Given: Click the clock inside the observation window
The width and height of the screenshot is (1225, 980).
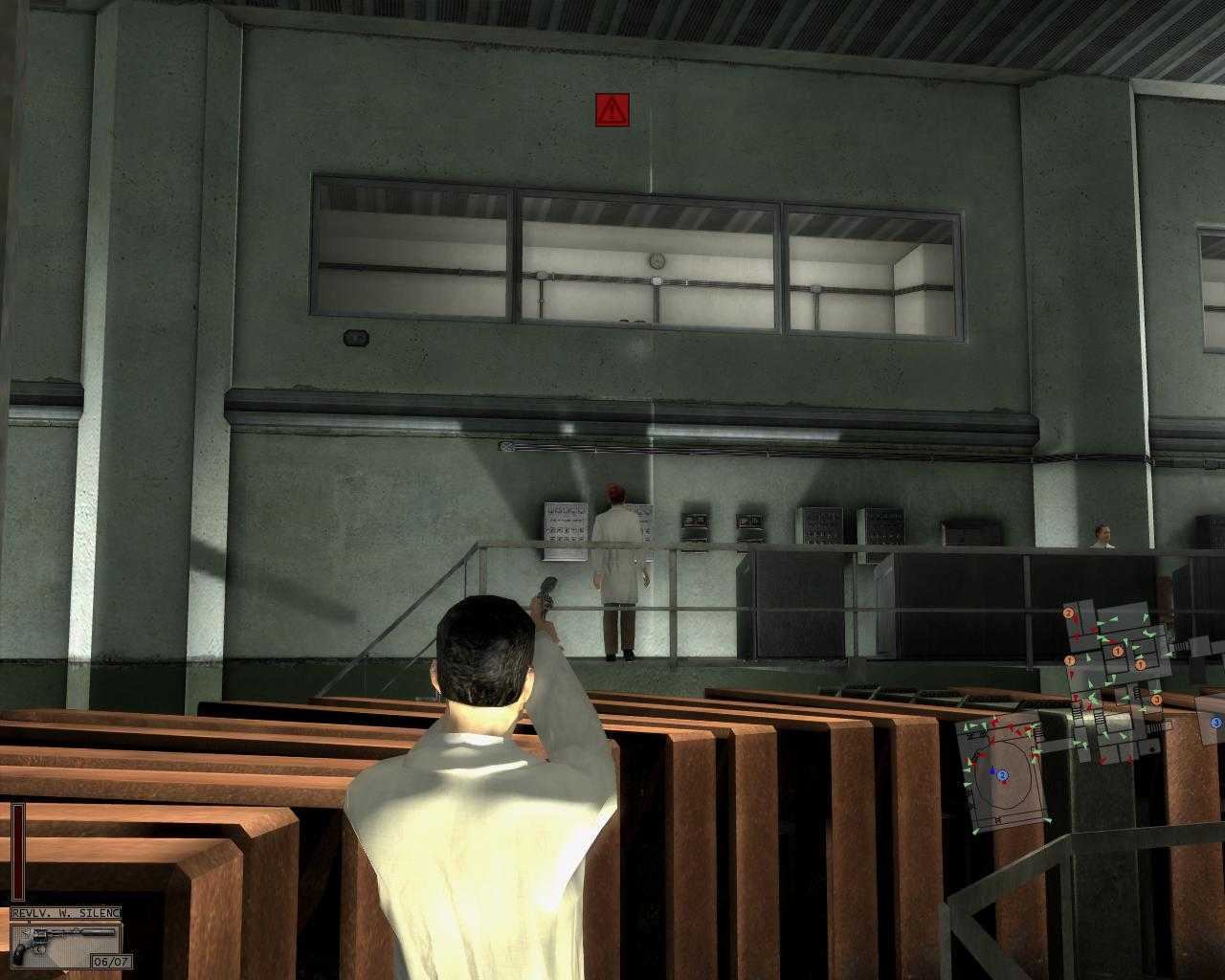Looking at the screenshot, I should coord(655,259).
